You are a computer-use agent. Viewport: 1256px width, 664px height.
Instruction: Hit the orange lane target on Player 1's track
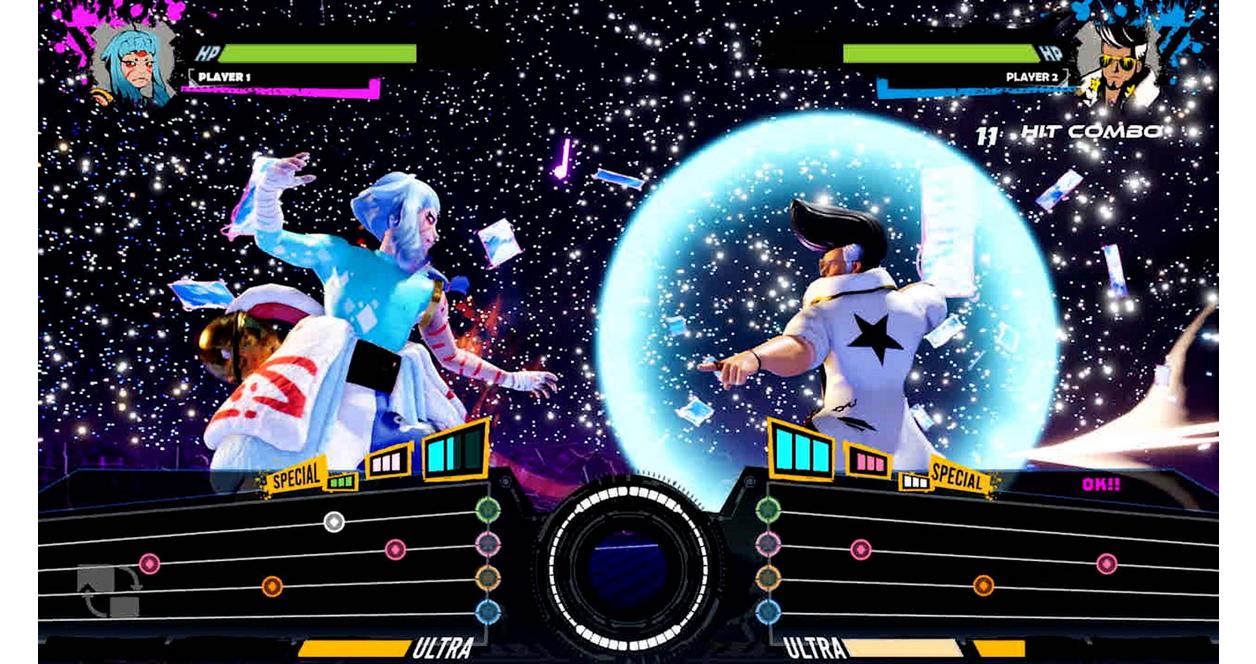[487, 578]
